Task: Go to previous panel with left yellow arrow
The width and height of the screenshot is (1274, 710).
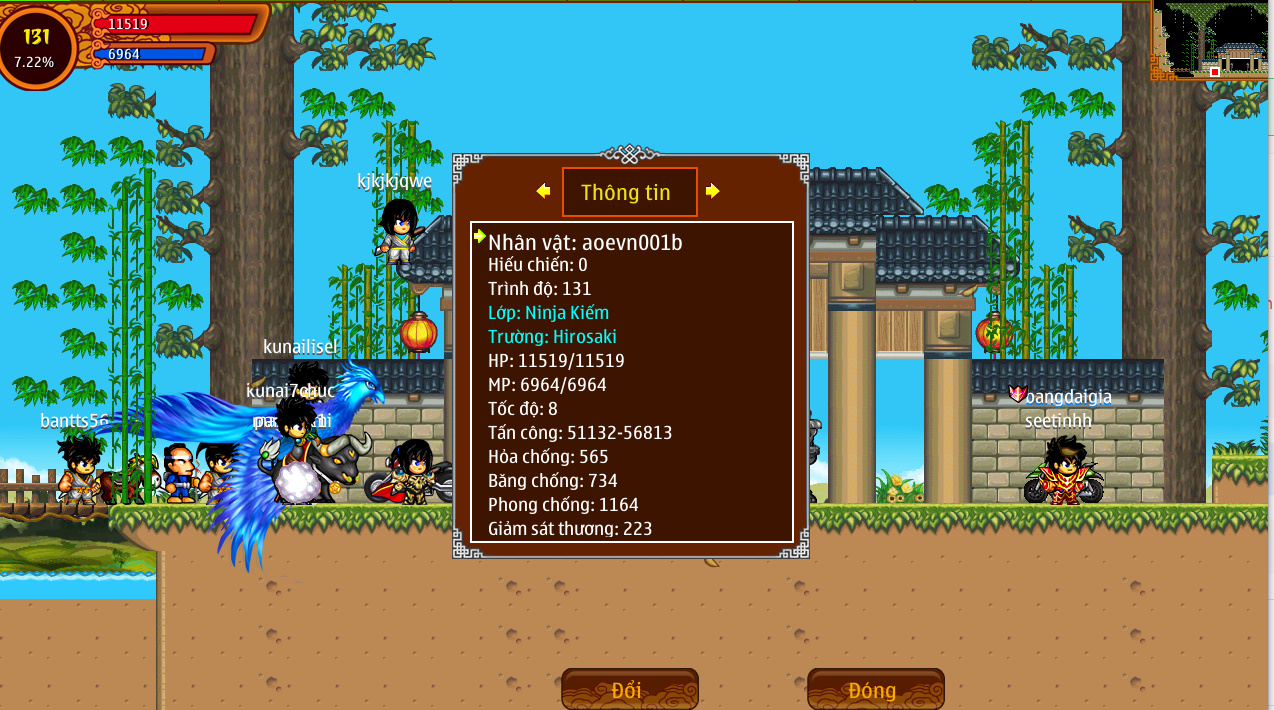Action: pyautogui.click(x=543, y=191)
